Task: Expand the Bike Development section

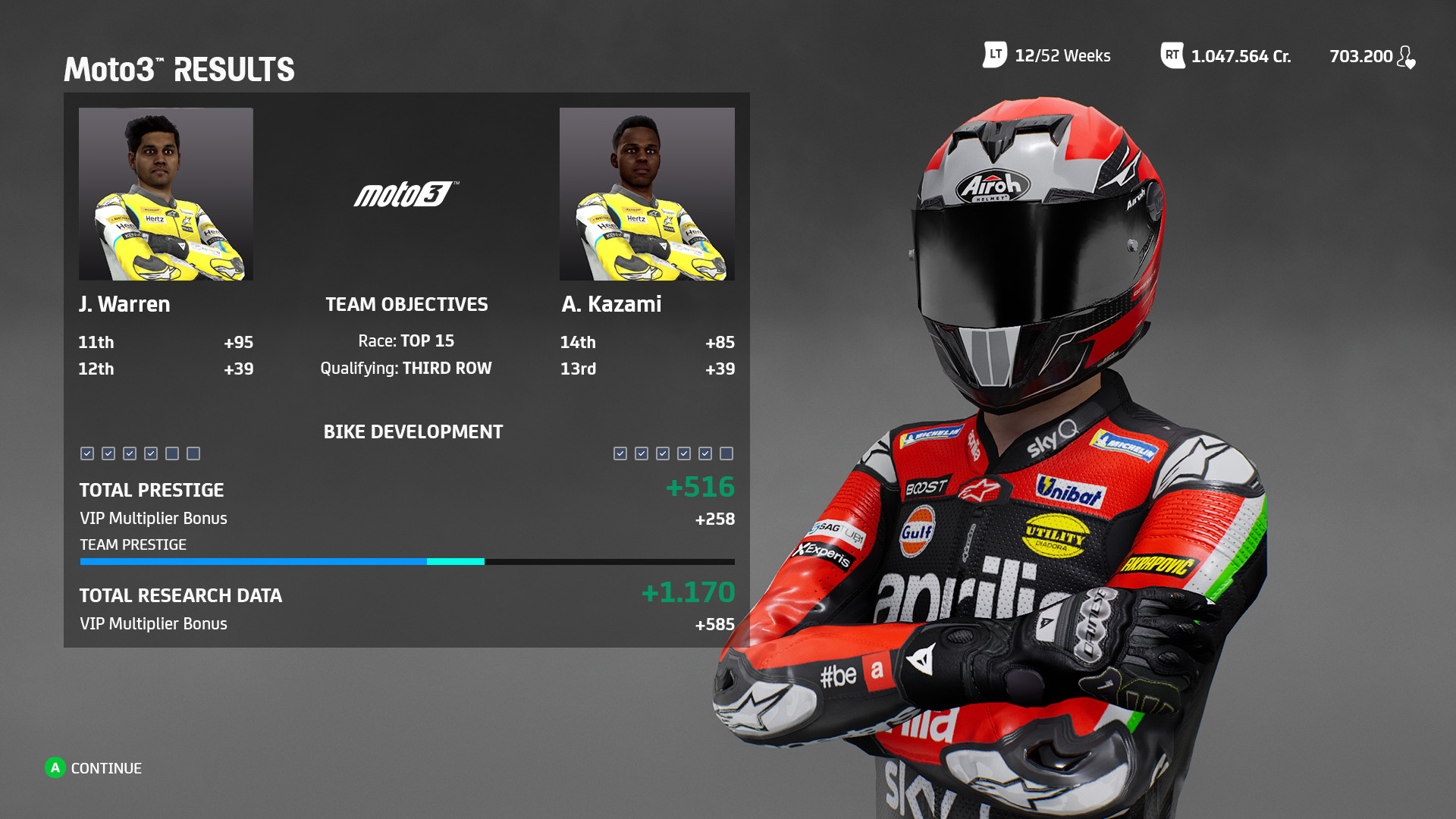Action: click(413, 432)
